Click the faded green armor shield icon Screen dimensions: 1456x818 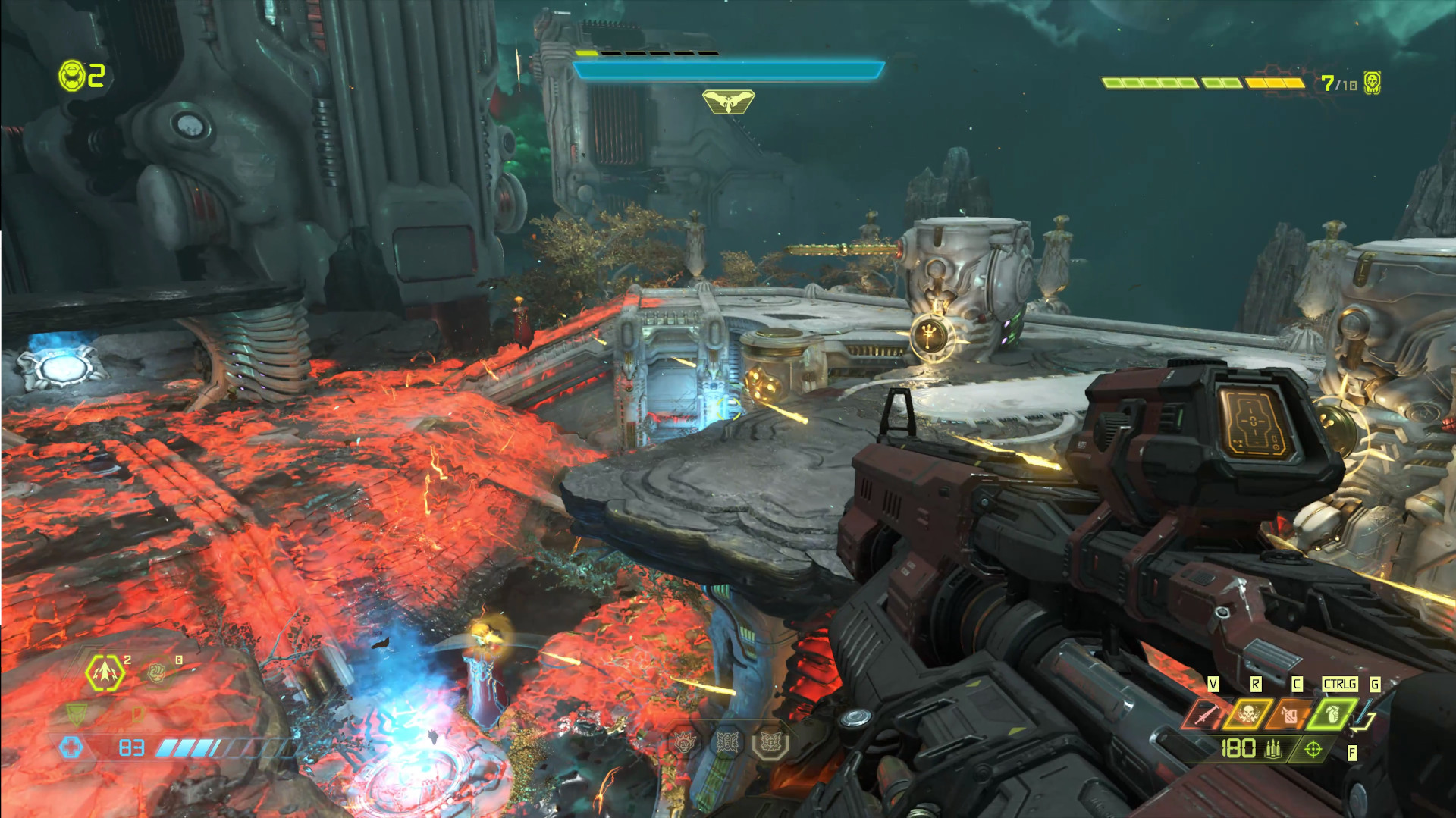coord(77,713)
